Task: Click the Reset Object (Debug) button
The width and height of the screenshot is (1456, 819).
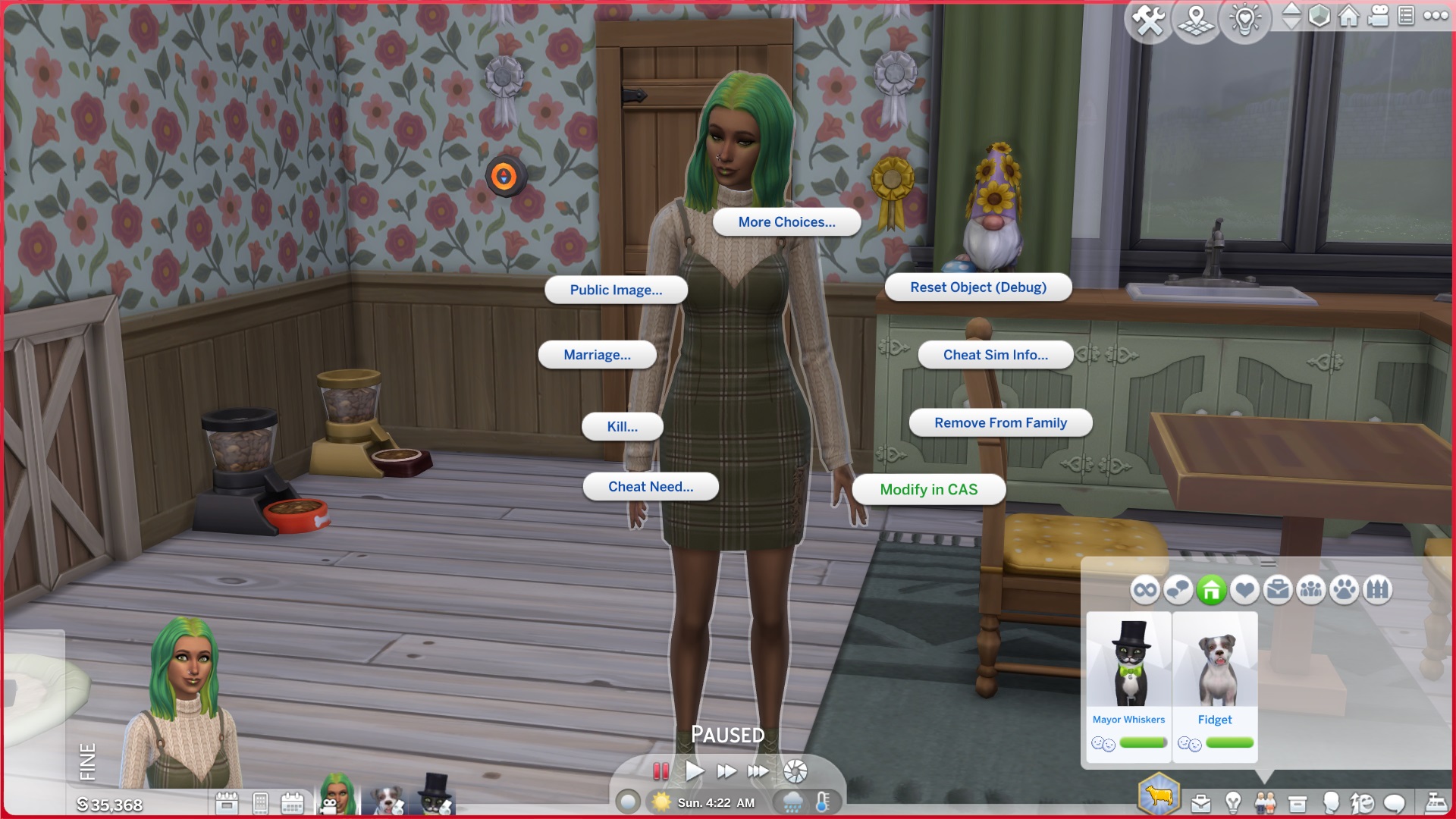Action: pos(977,287)
